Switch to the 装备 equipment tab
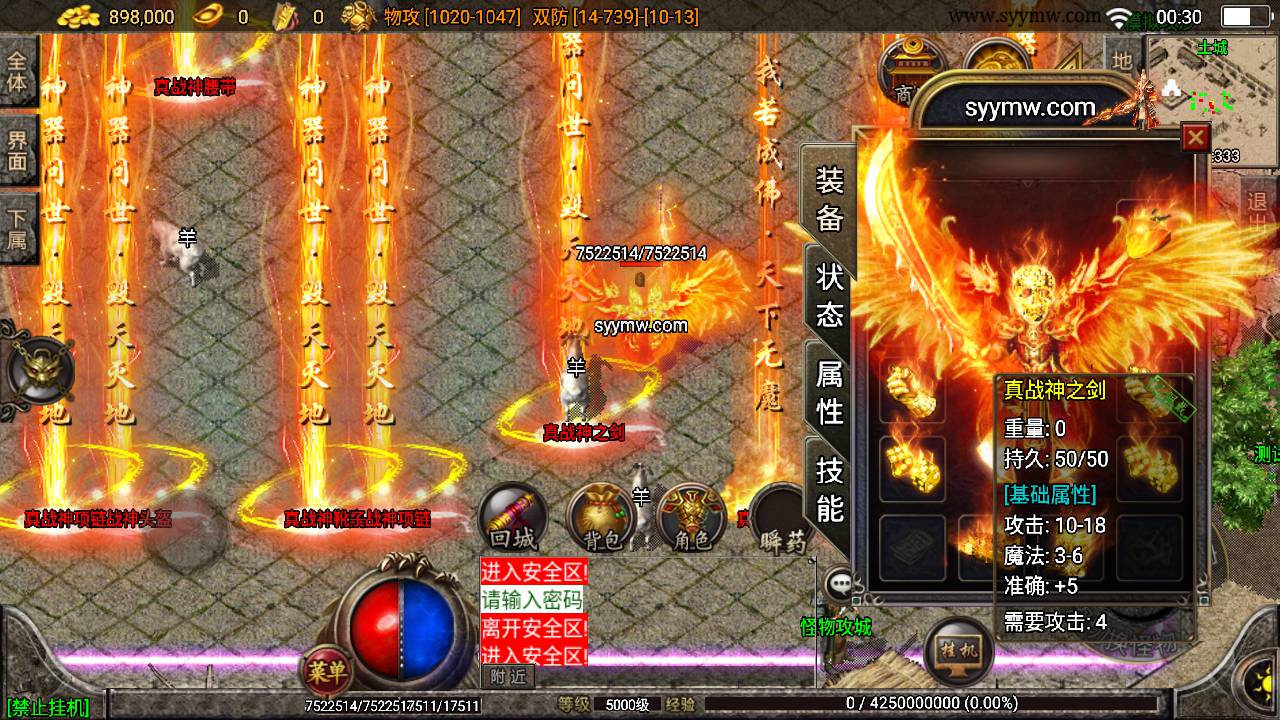Image resolution: width=1280 pixels, height=720 pixels. point(830,198)
